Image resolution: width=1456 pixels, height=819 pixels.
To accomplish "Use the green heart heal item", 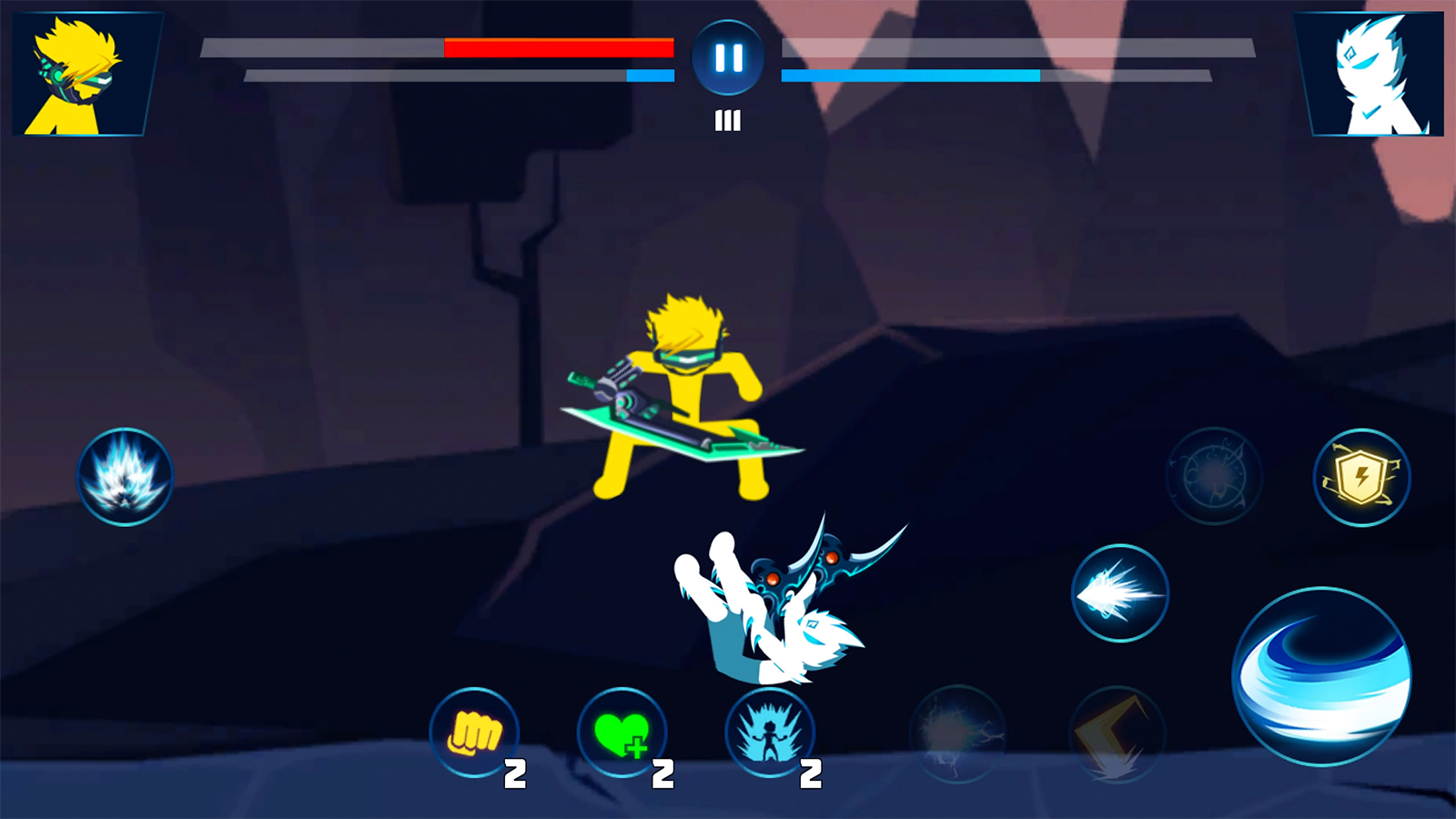I will (622, 734).
